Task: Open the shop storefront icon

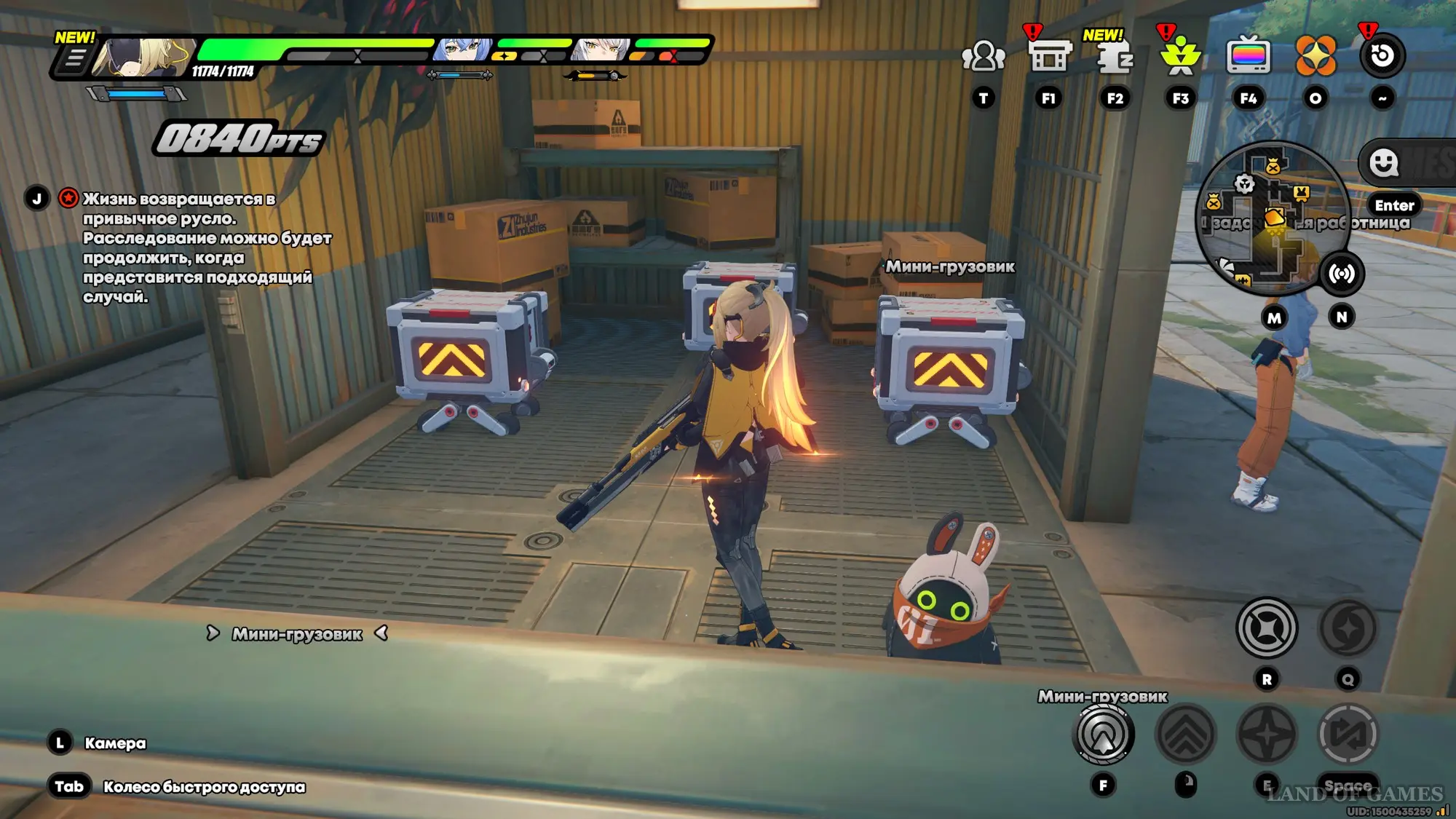Action: click(1049, 55)
